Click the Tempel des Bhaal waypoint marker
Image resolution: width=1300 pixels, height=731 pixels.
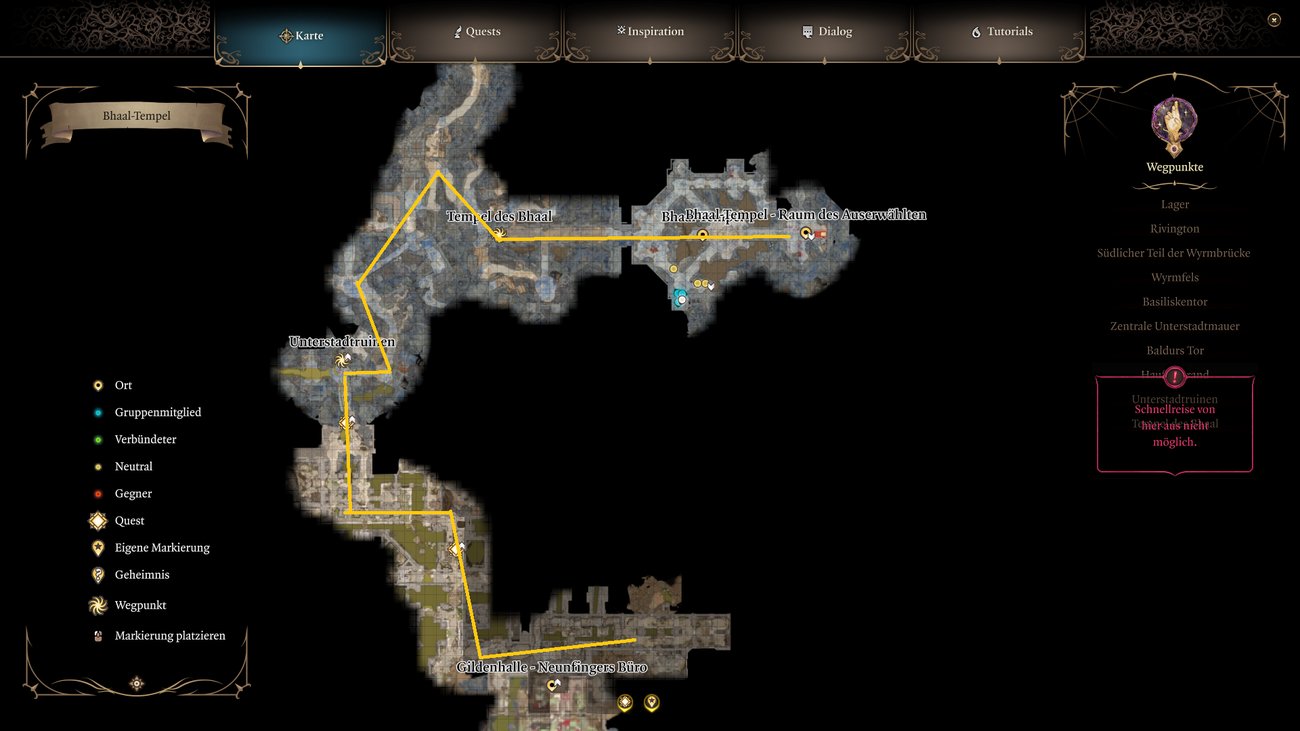[498, 232]
